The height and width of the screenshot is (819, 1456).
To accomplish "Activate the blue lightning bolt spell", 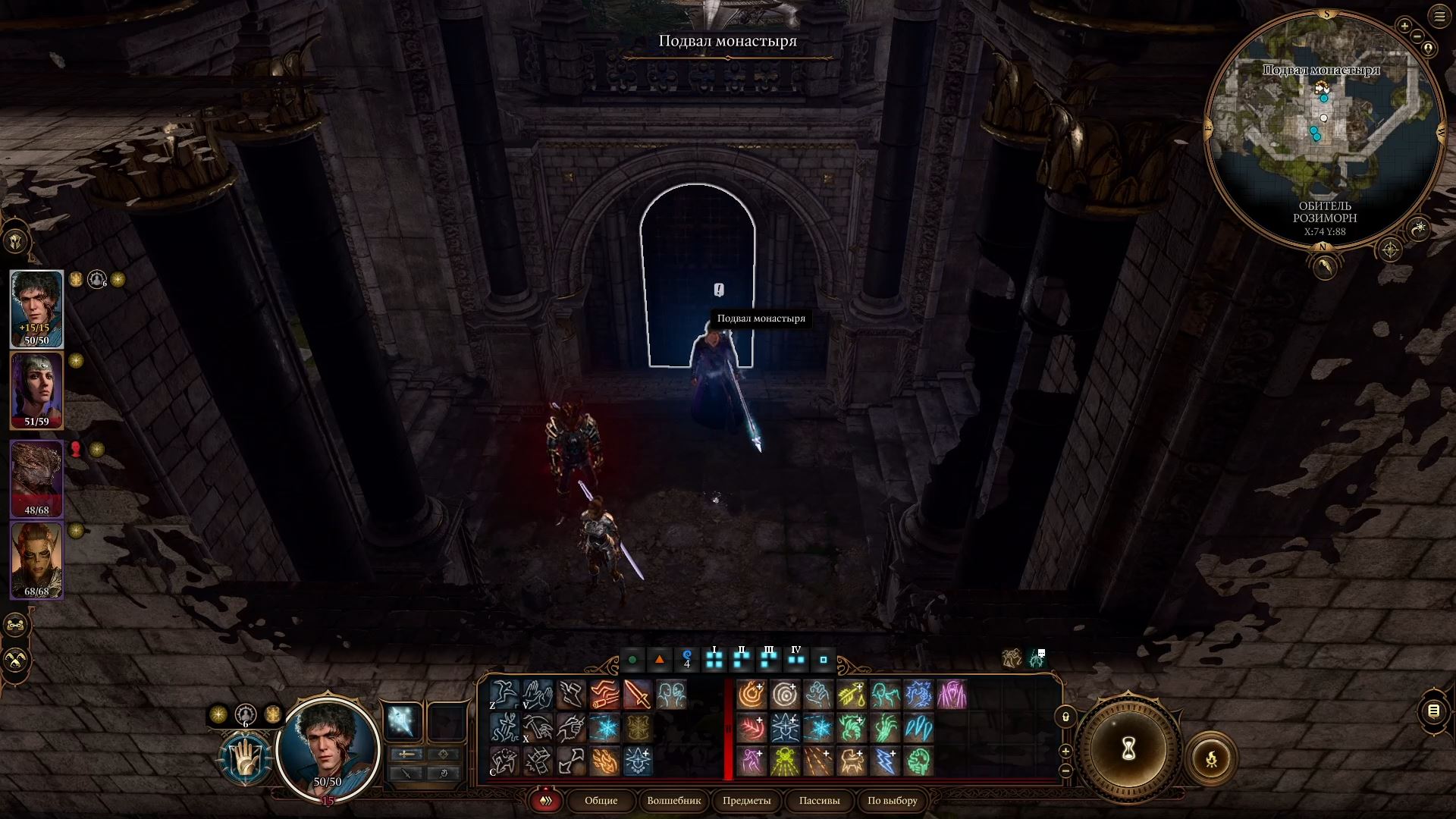I will 885,761.
